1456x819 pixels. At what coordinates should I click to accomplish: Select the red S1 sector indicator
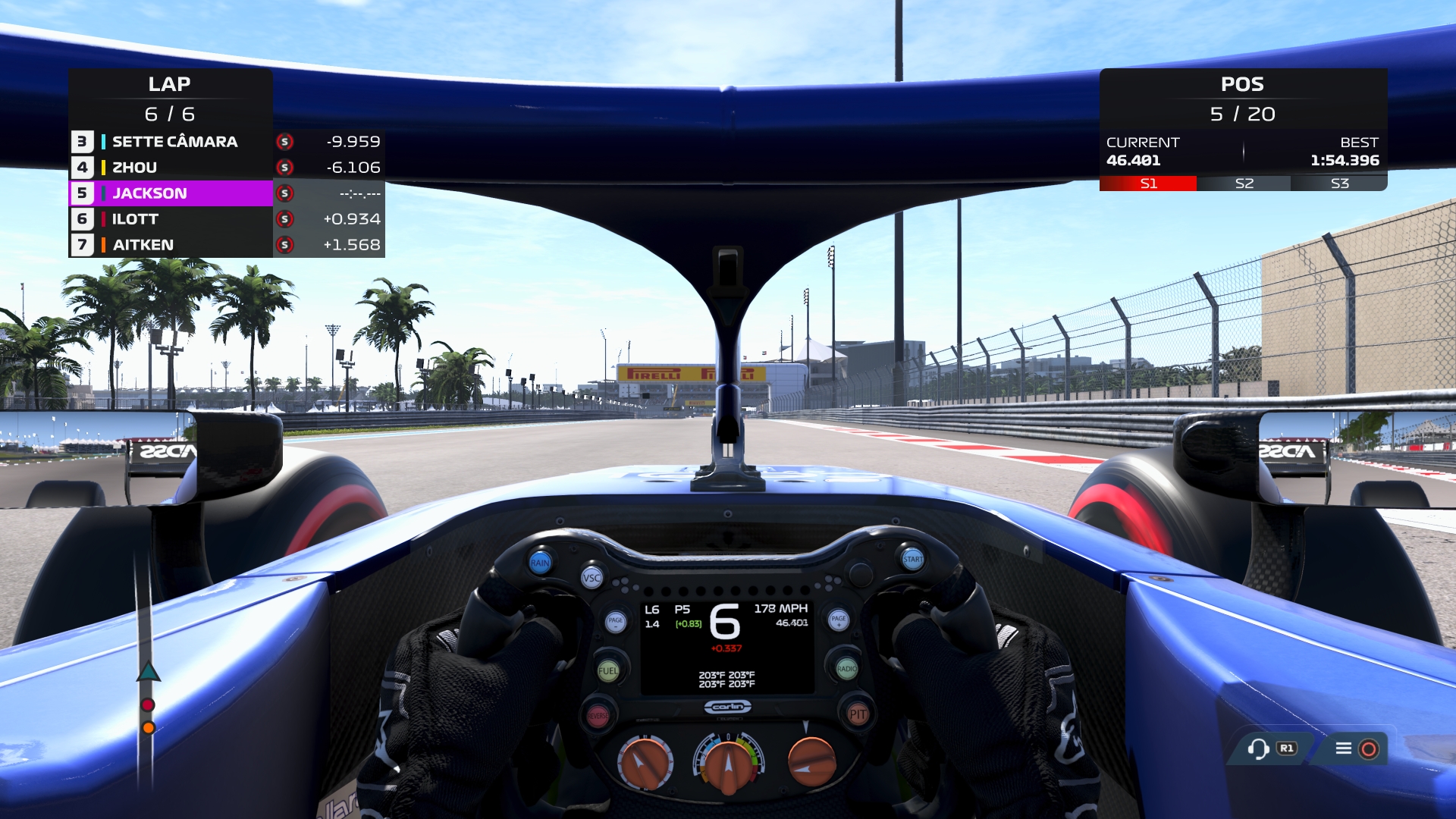pos(1147,182)
